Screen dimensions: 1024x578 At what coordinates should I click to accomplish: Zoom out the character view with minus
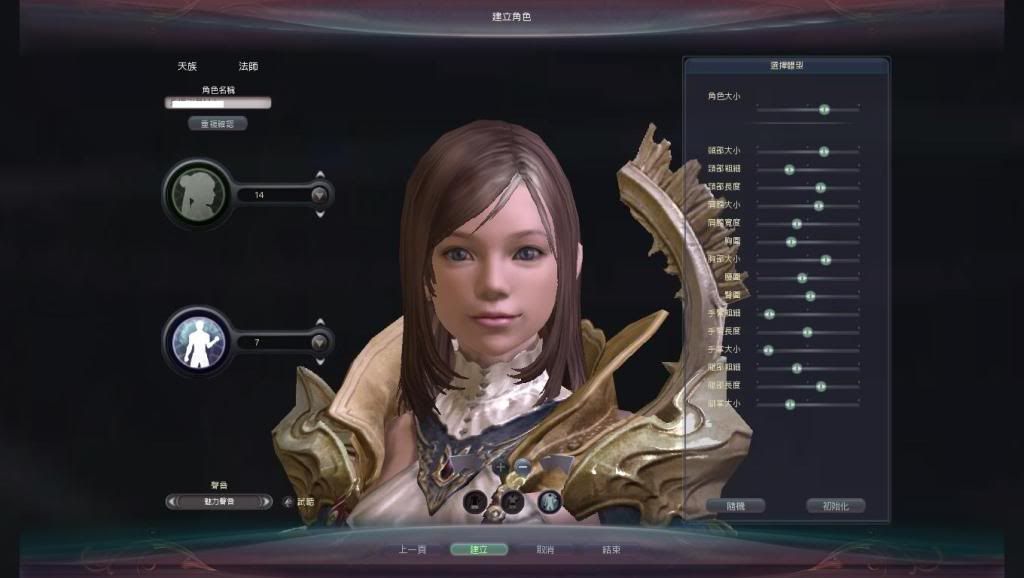523,467
